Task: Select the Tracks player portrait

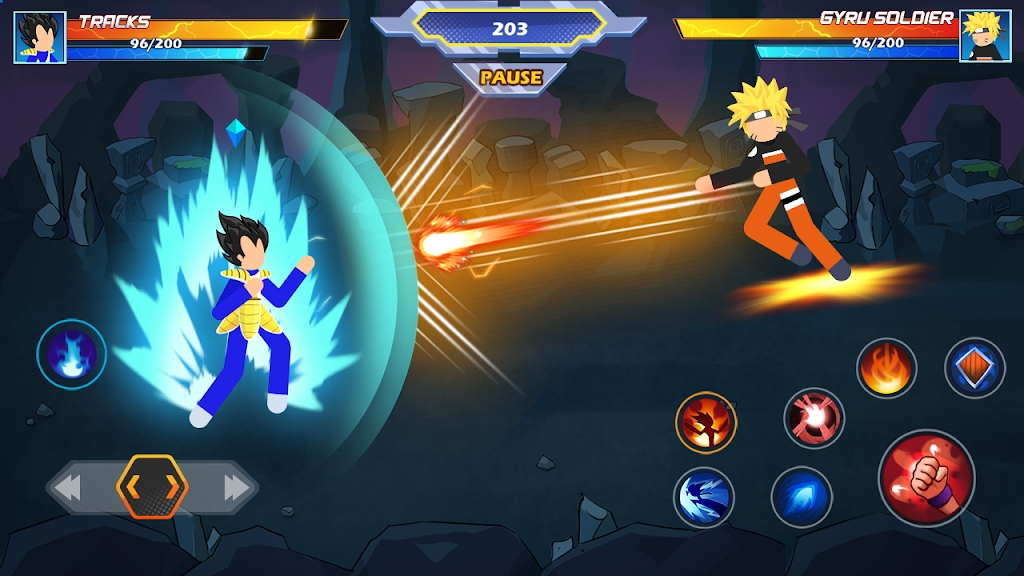Action: pyautogui.click(x=40, y=37)
